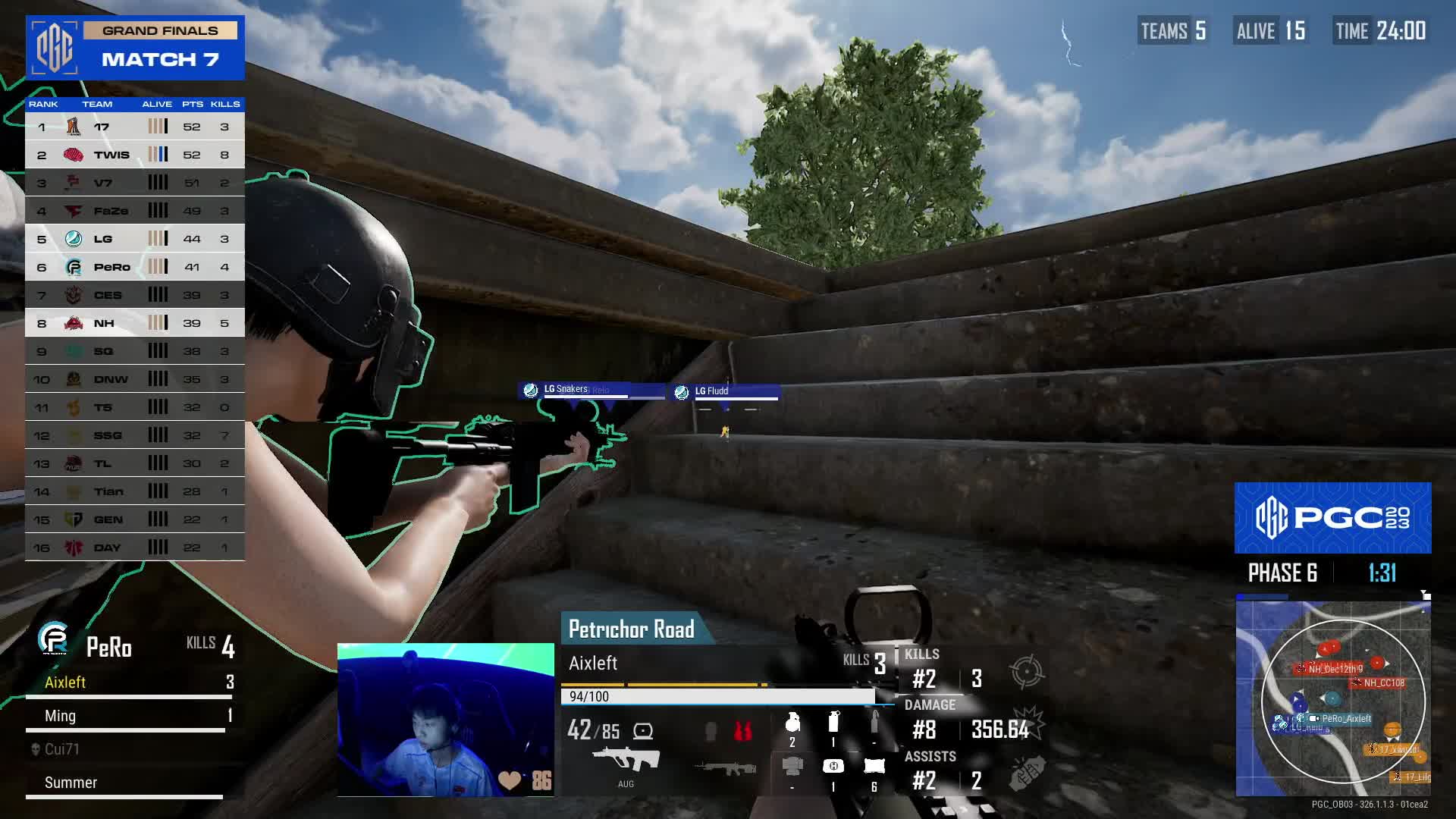Click the Grand Finals Match 7 banner
The height and width of the screenshot is (819, 1456).
135,47
